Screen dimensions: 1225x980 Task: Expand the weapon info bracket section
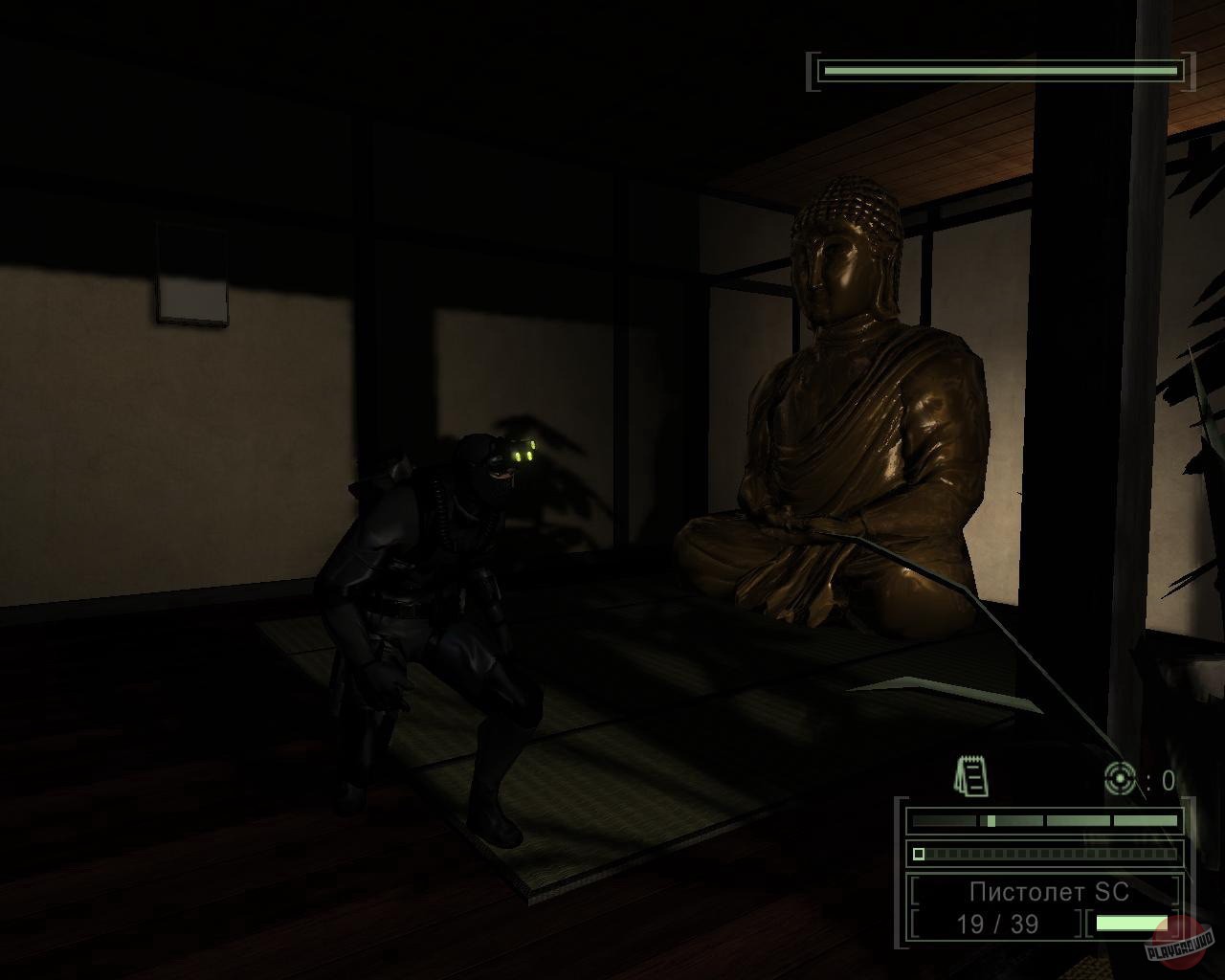(1043, 909)
